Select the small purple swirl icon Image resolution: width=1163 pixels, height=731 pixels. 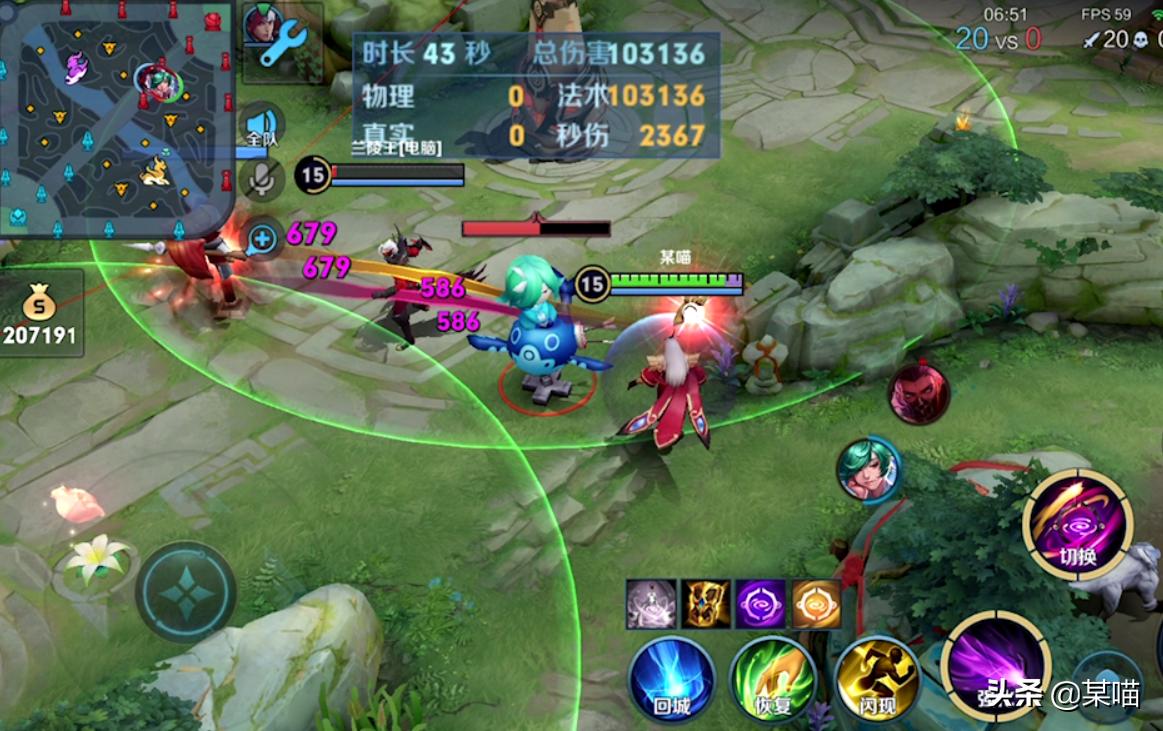(x=761, y=604)
